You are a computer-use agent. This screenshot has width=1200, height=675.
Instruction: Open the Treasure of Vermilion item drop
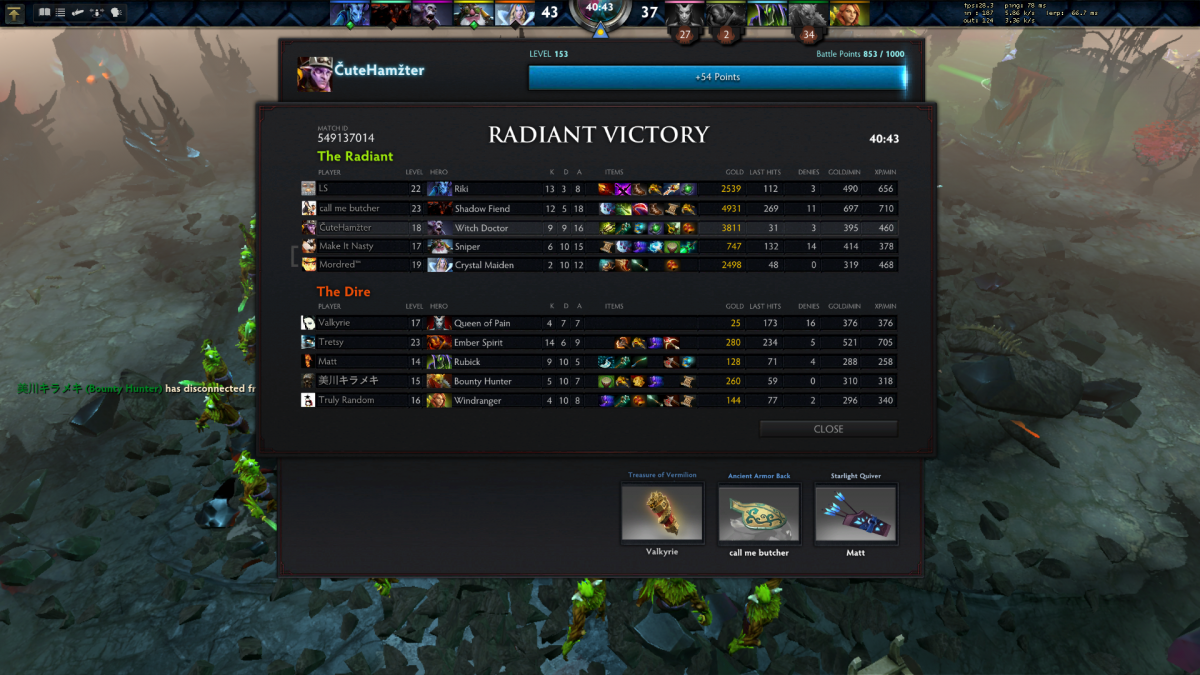pyautogui.click(x=662, y=513)
